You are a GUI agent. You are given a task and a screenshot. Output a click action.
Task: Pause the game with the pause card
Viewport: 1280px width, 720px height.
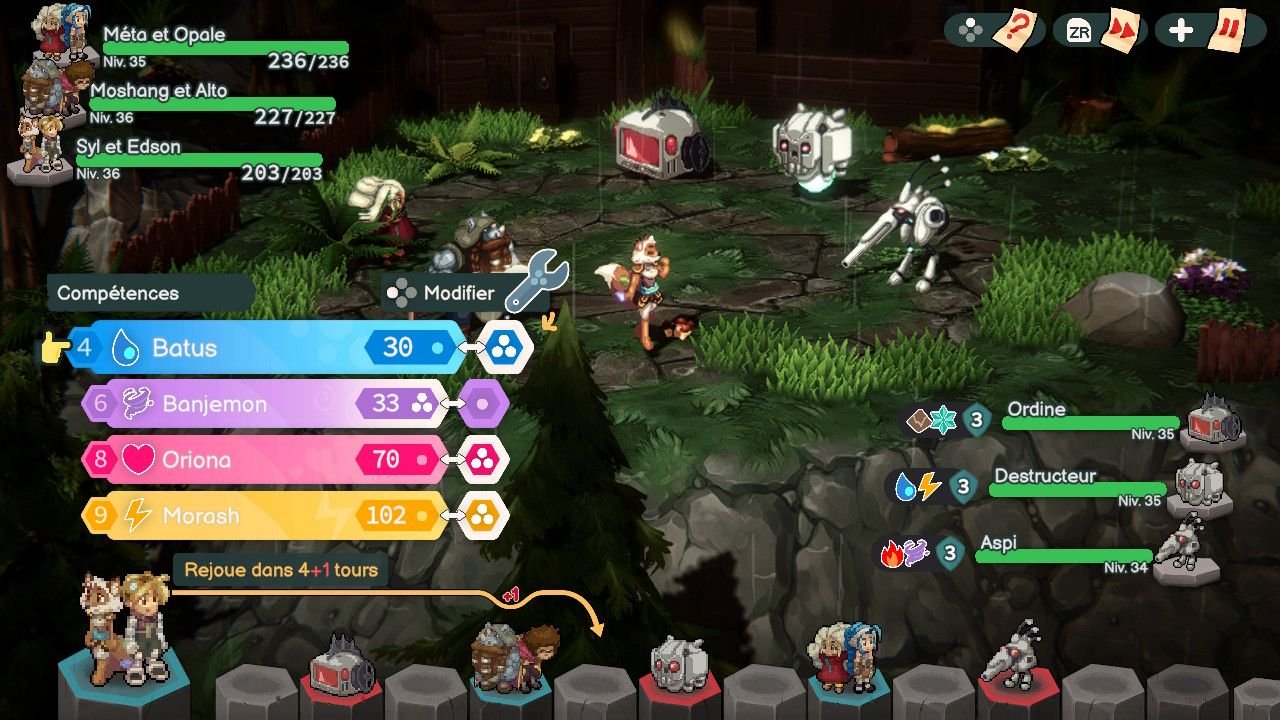pos(1226,30)
